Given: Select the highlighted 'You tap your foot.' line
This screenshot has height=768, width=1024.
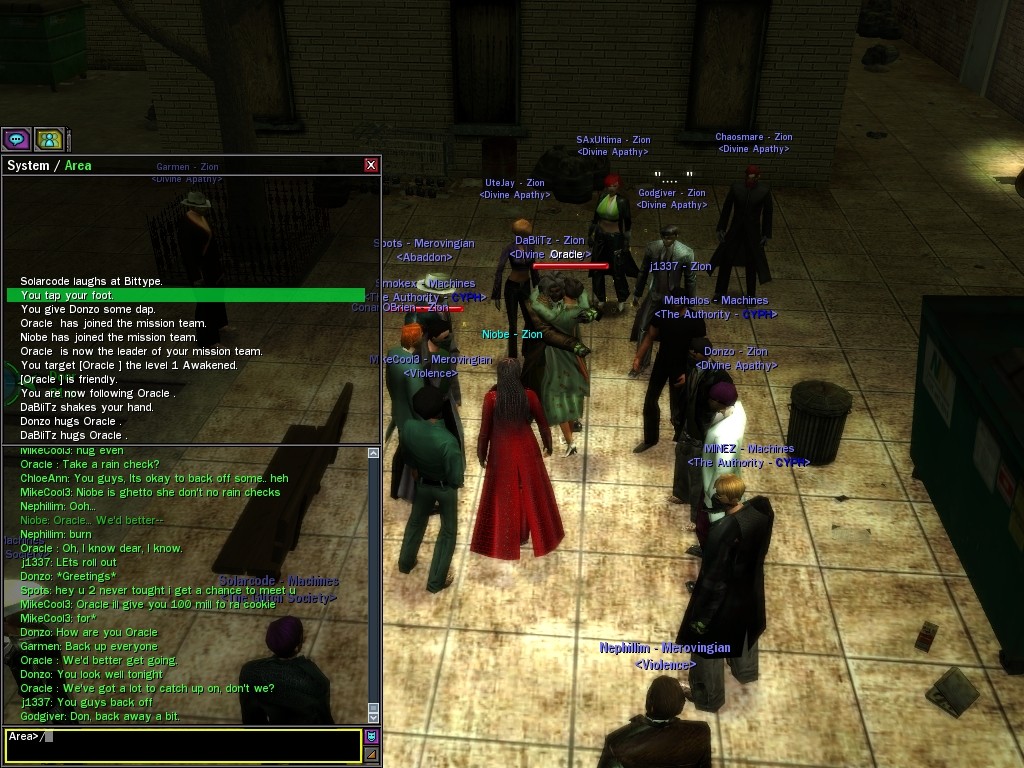Looking at the screenshot, I should pos(186,295).
